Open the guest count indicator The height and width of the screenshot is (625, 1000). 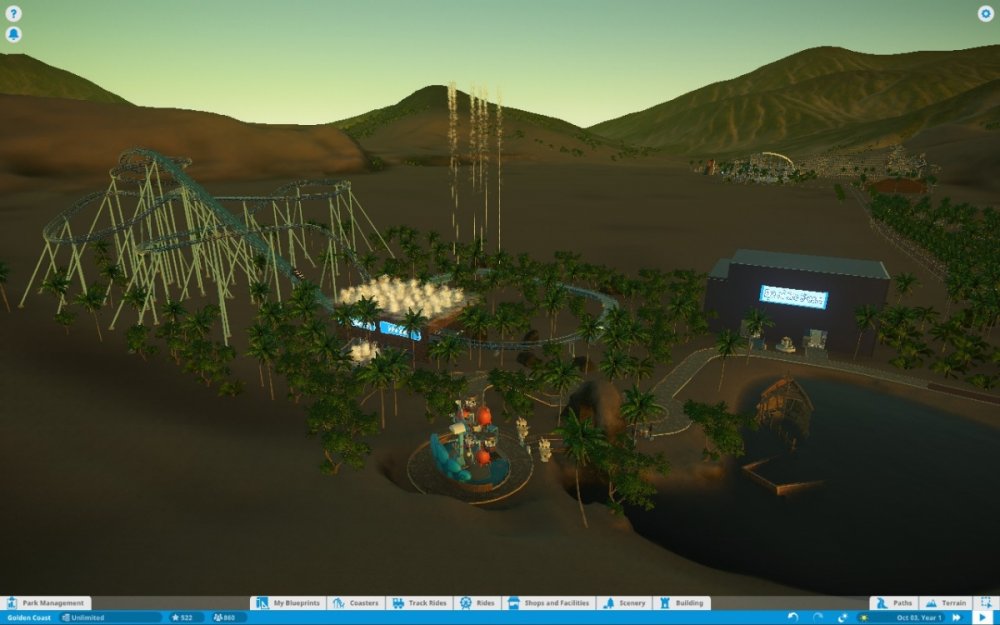(x=229, y=617)
